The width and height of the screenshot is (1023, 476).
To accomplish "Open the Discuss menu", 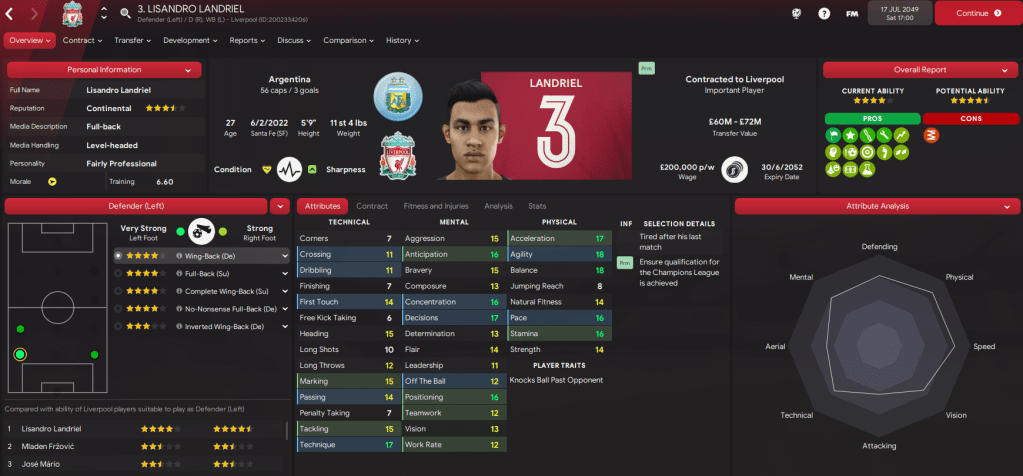I will pos(294,41).
